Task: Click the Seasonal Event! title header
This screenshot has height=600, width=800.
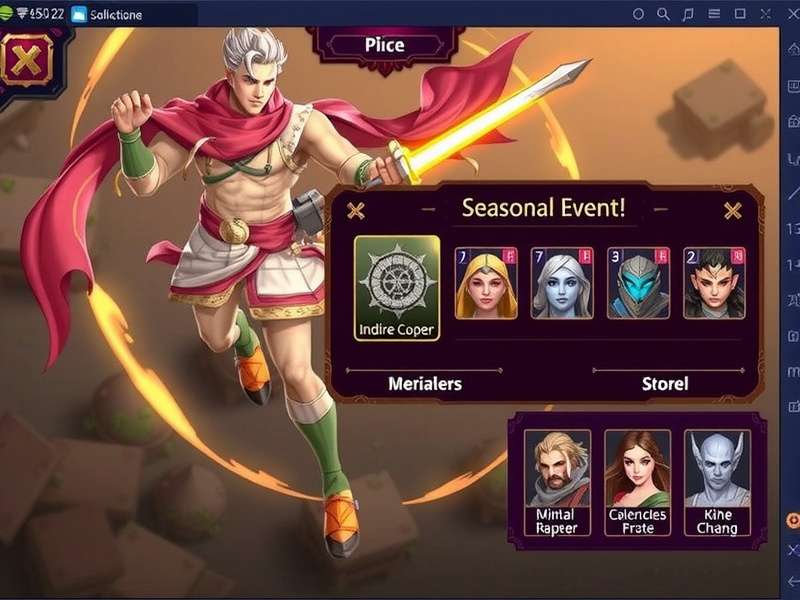Action: tap(544, 209)
